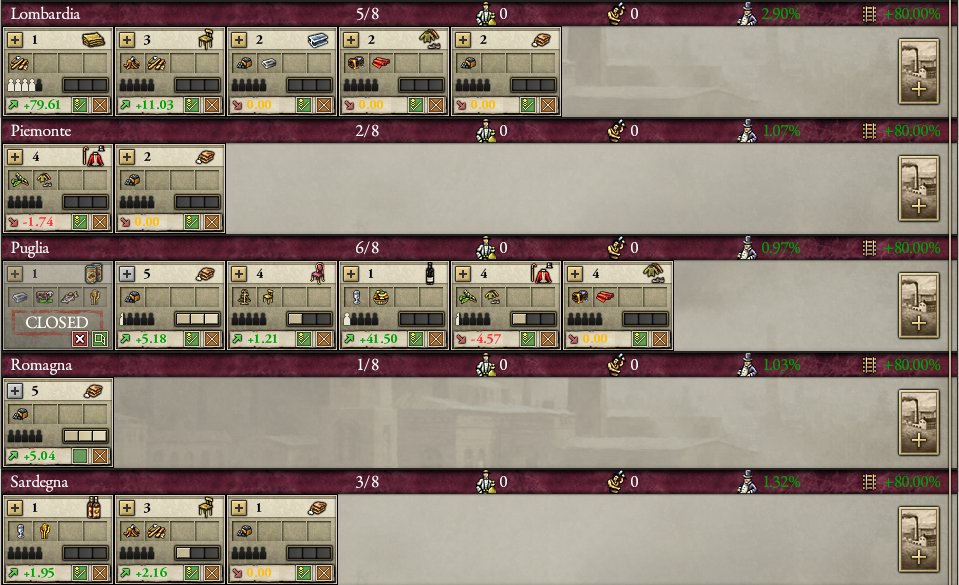Image resolution: width=959 pixels, height=585 pixels.
Task: Expand Sardegna's liquor distillery
Action: 16,507
